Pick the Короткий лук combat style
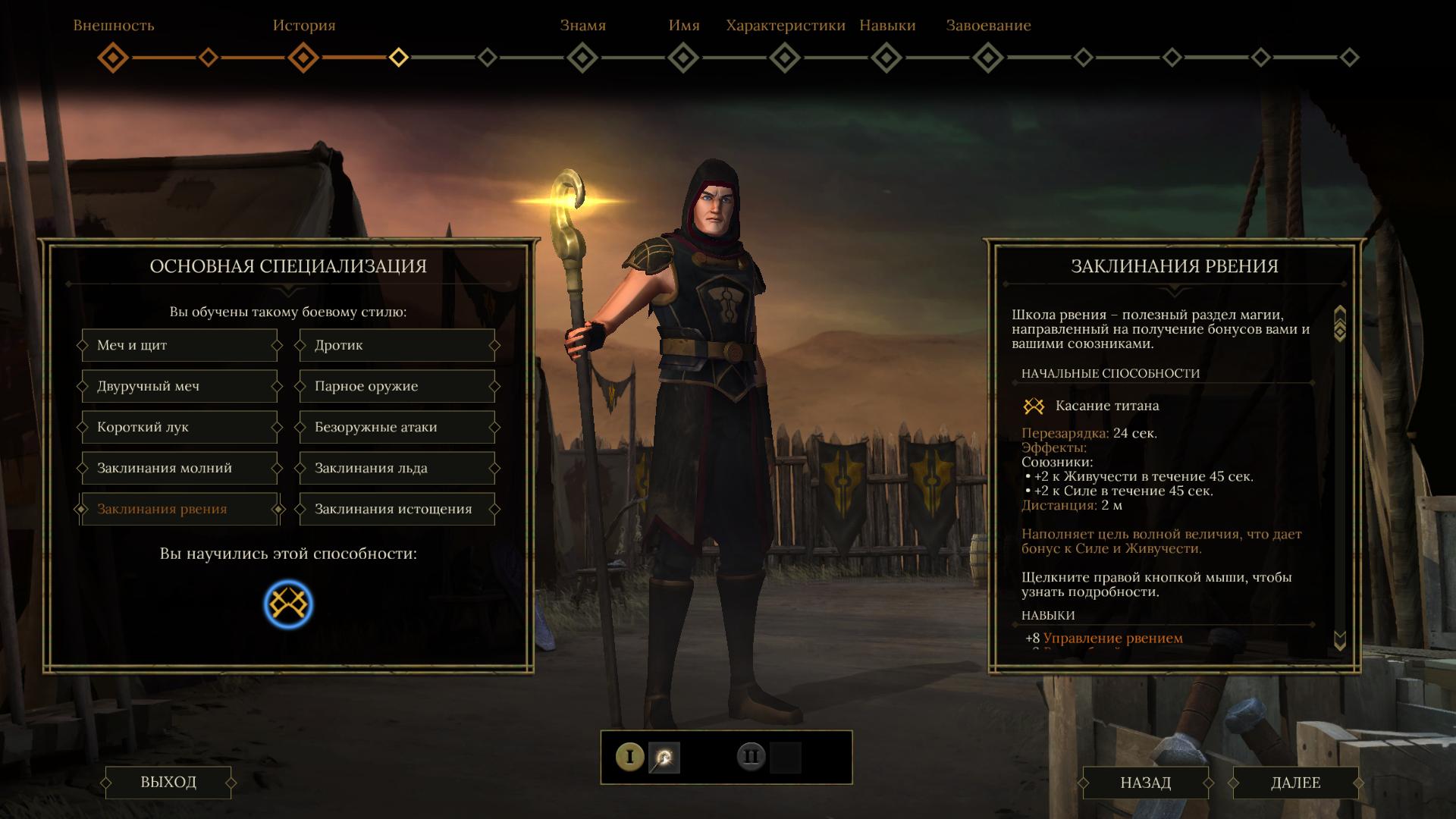This screenshot has width=1456, height=819. [x=179, y=428]
